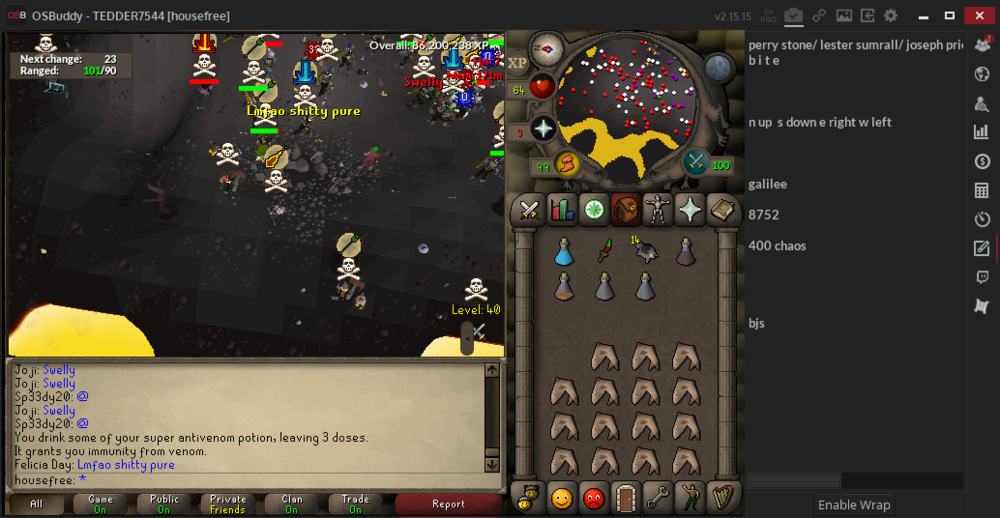Viewport: 1000px width, 518px height.
Task: Click the blue potion in inventory
Action: pos(564,252)
